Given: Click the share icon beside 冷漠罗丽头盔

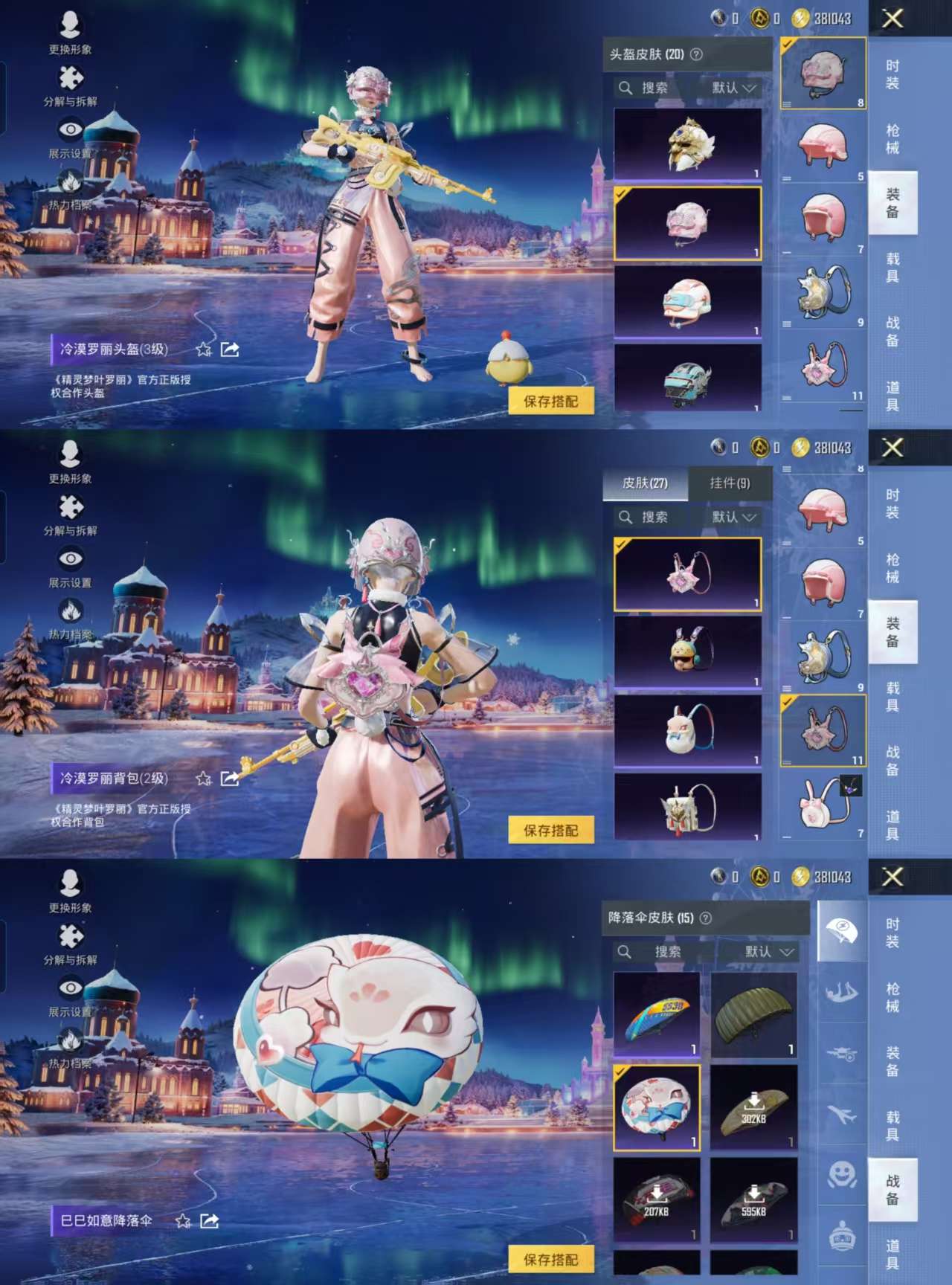Looking at the screenshot, I should [231, 347].
